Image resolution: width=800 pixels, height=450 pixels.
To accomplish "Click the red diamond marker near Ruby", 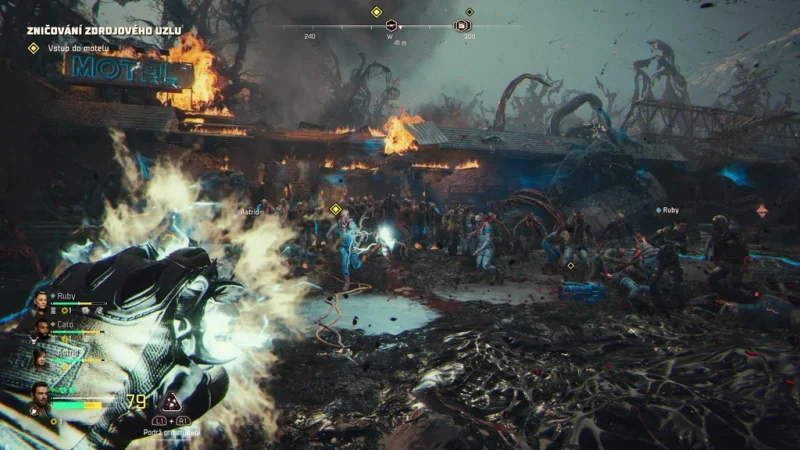I will tap(762, 210).
